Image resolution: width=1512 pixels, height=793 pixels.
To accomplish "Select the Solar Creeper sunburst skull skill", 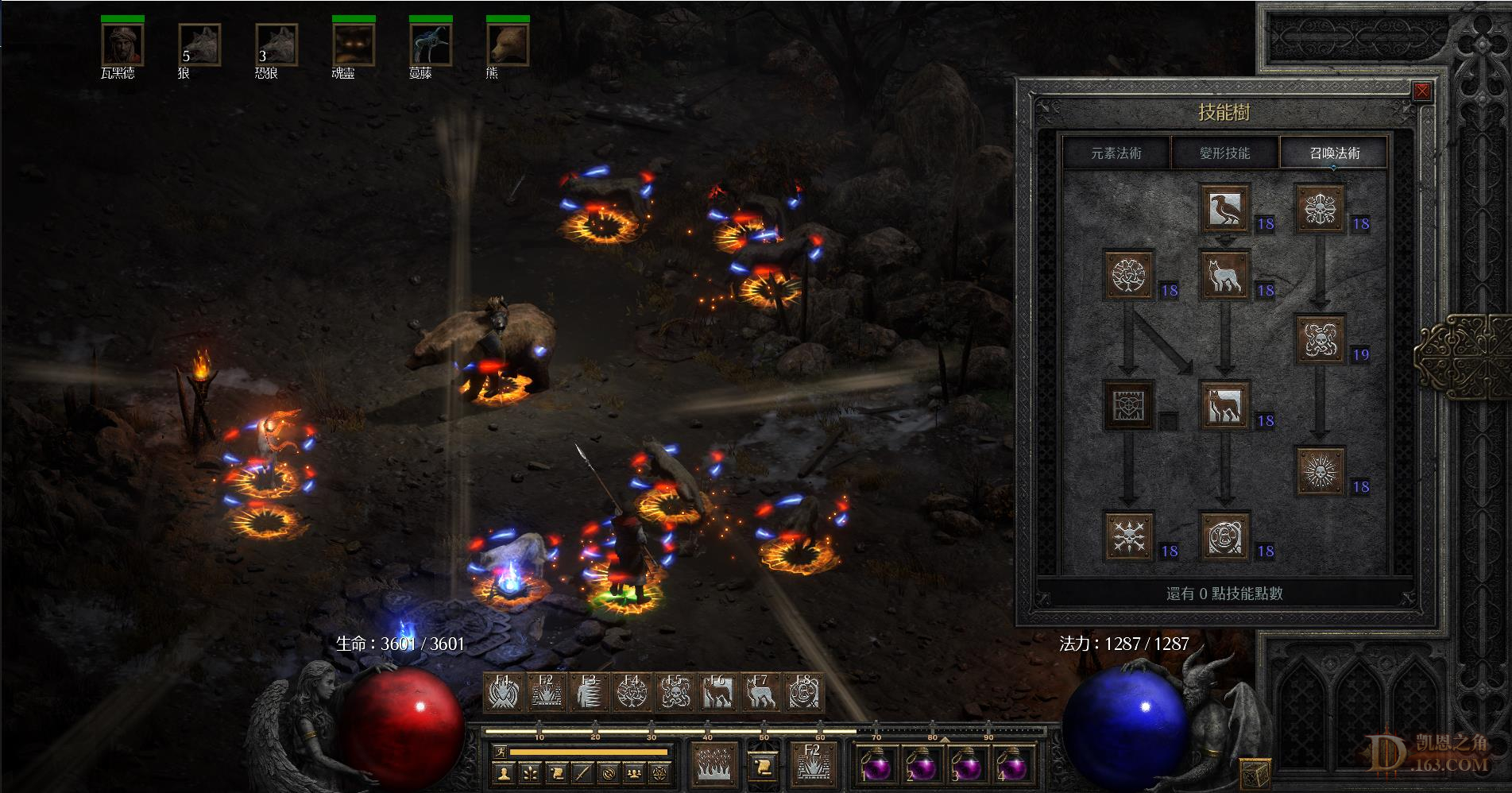I will point(1321,471).
